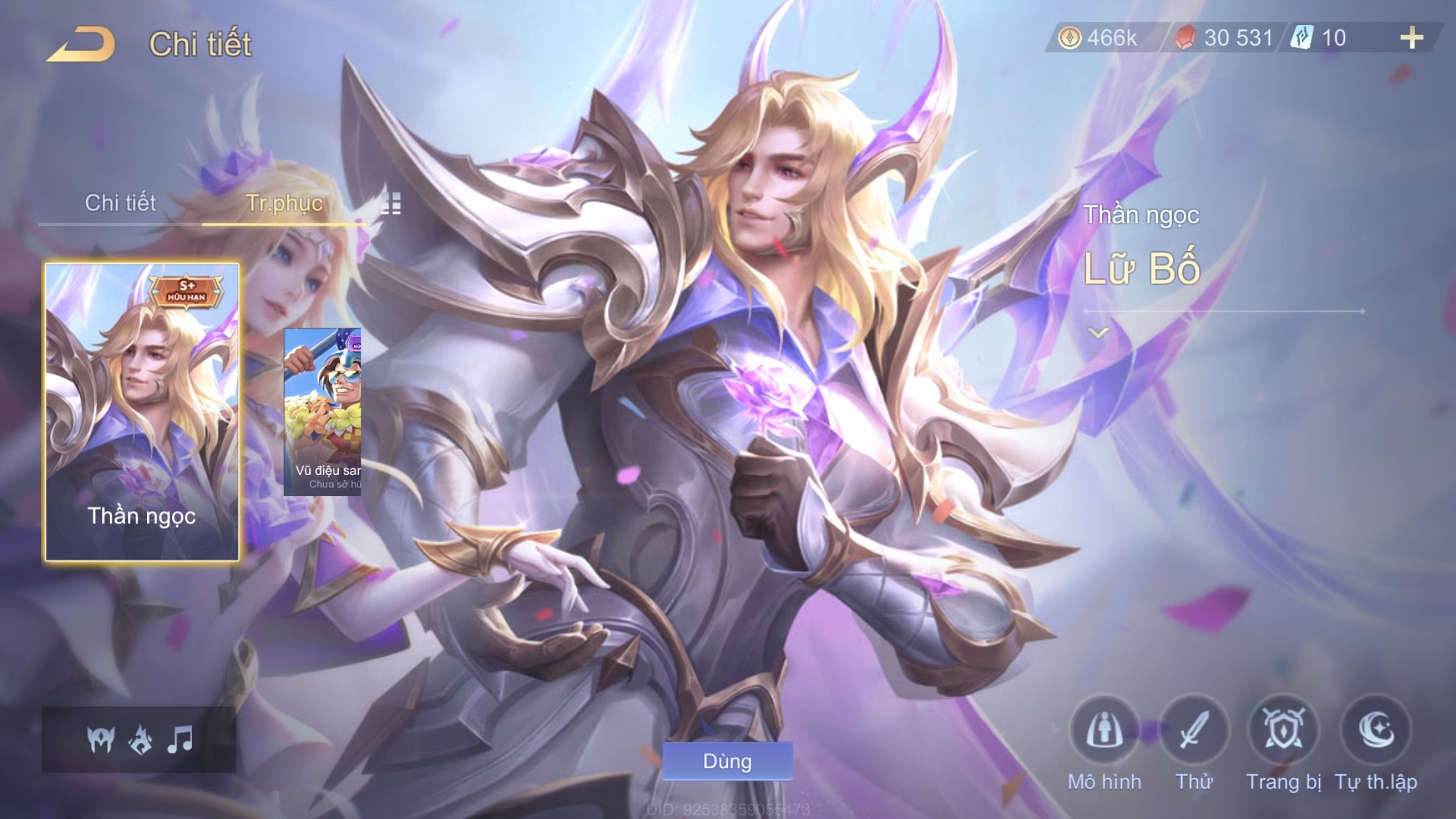Open Trang bị equipment setup
Viewport: 1456px width, 819px height.
(x=1283, y=731)
